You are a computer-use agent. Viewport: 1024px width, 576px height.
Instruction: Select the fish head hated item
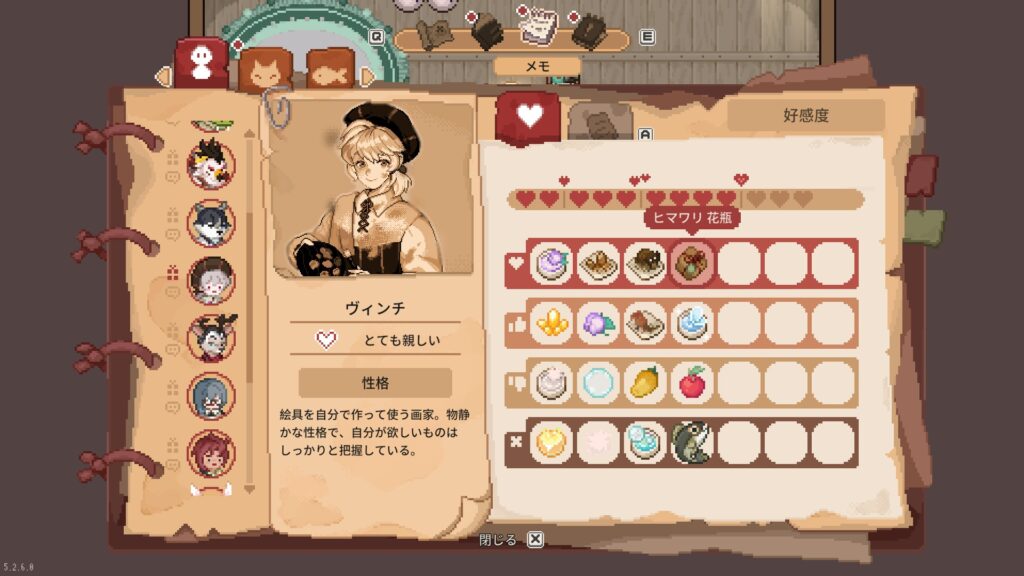[x=691, y=442]
